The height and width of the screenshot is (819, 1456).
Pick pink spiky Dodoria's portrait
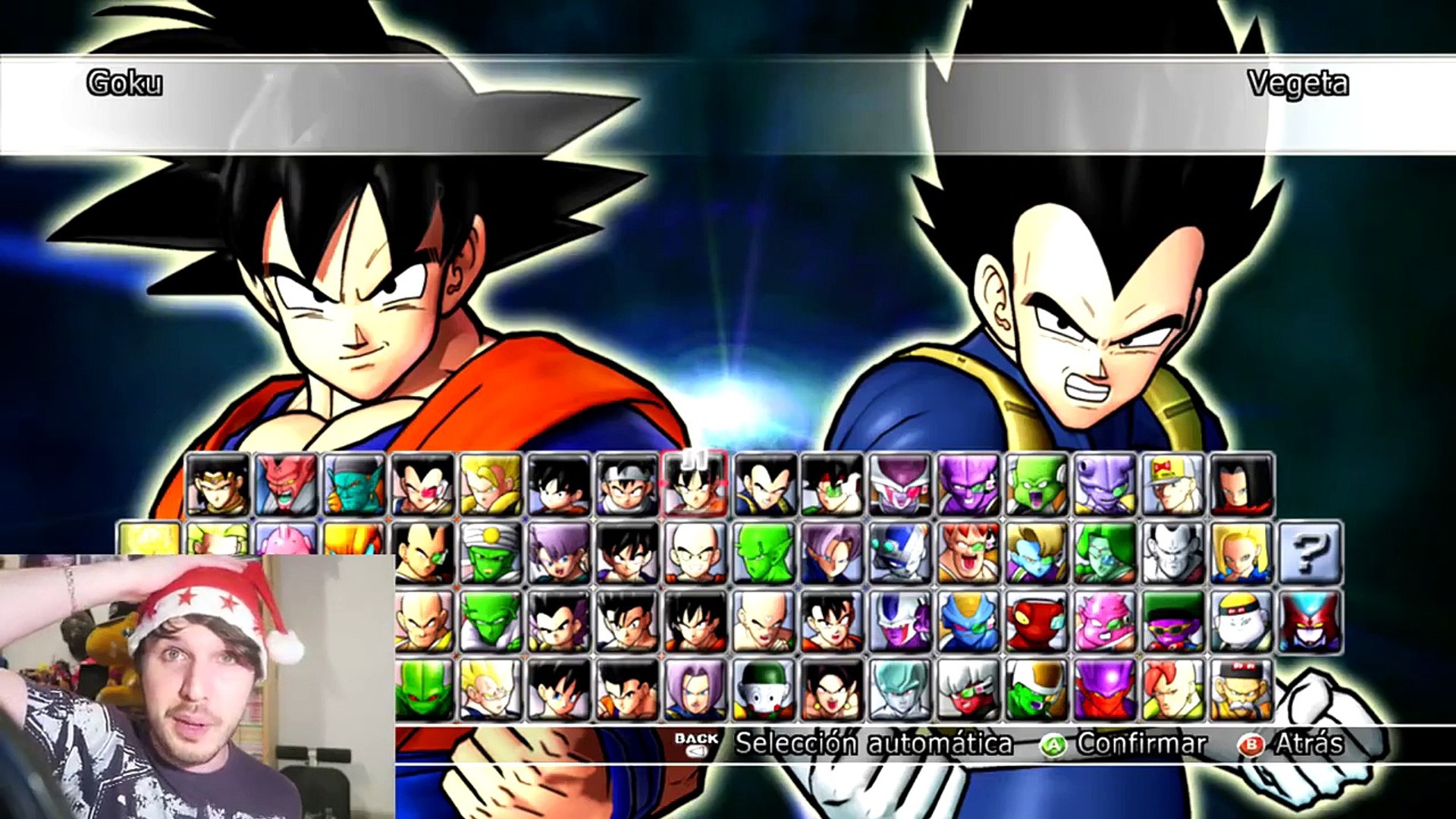(1105, 621)
